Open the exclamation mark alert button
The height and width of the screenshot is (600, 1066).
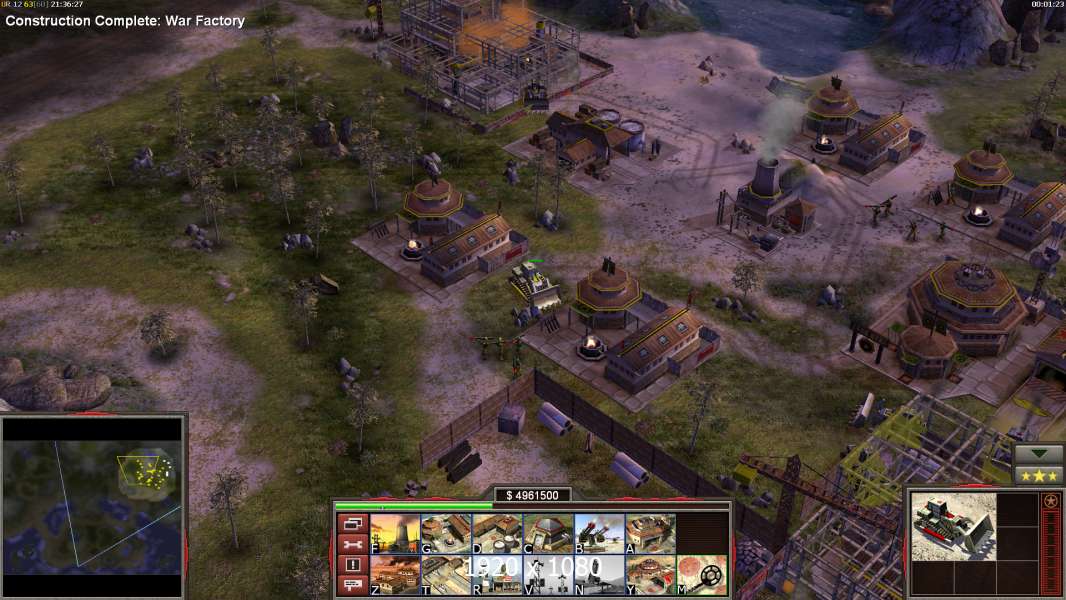[x=351, y=565]
